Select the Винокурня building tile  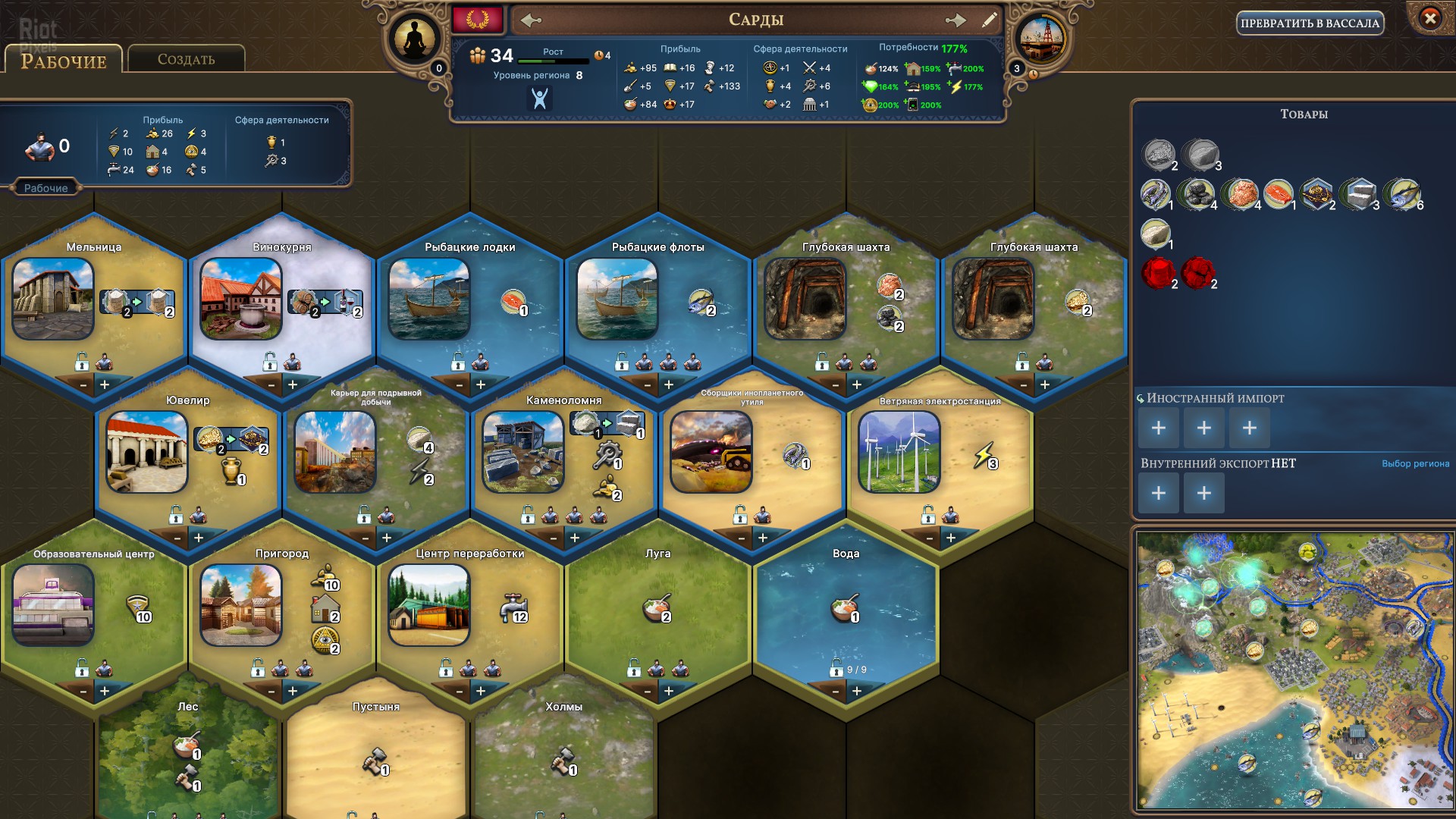(x=241, y=299)
